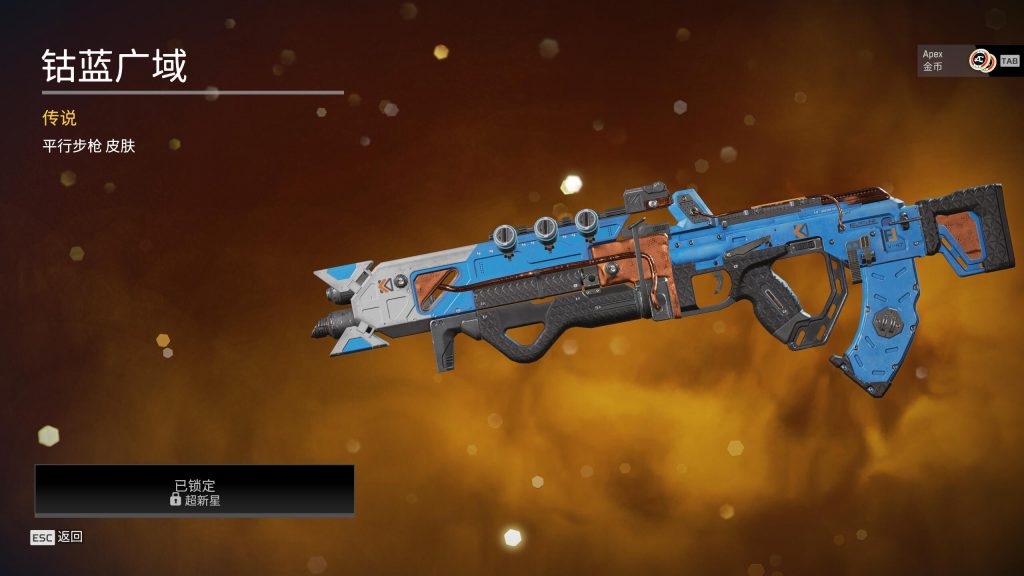Screen dimensions: 1024x576
Task: Open the Apex 金币 coins panel
Action: pos(957,60)
